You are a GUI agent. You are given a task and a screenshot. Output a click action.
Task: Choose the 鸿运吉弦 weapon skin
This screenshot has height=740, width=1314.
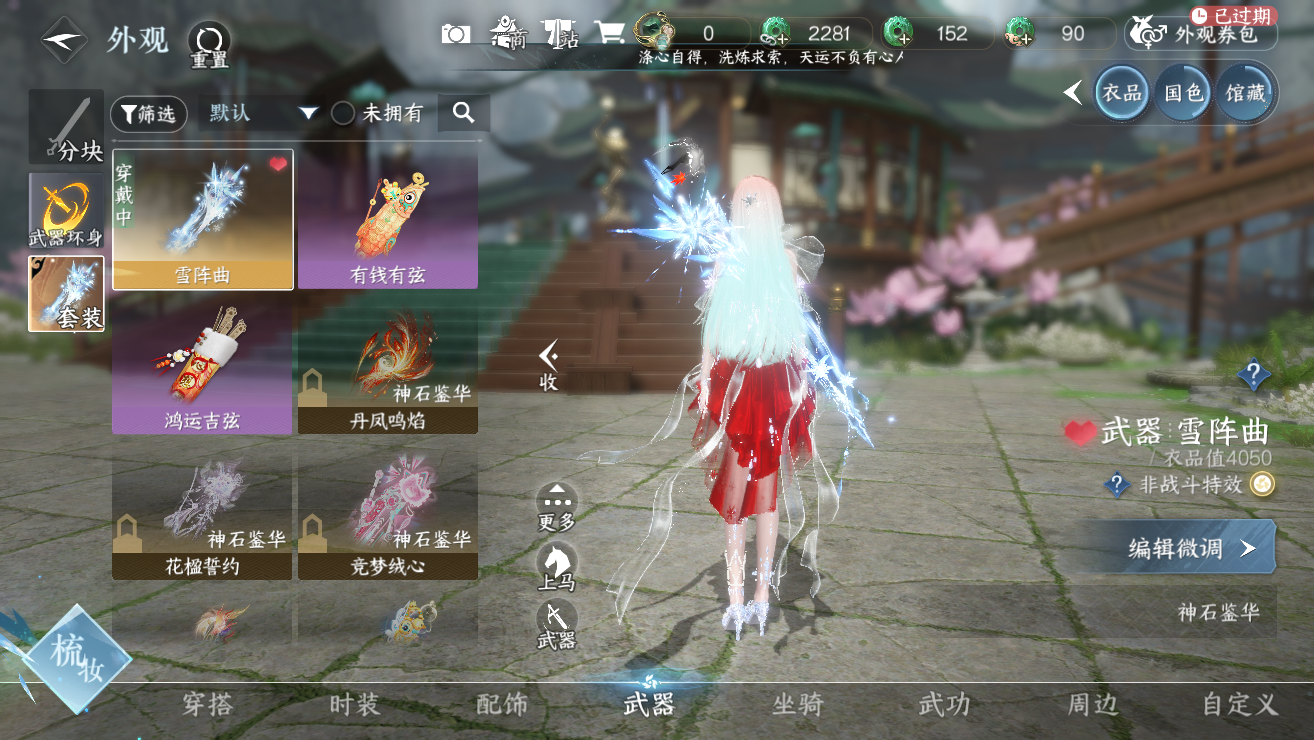pyautogui.click(x=202, y=366)
